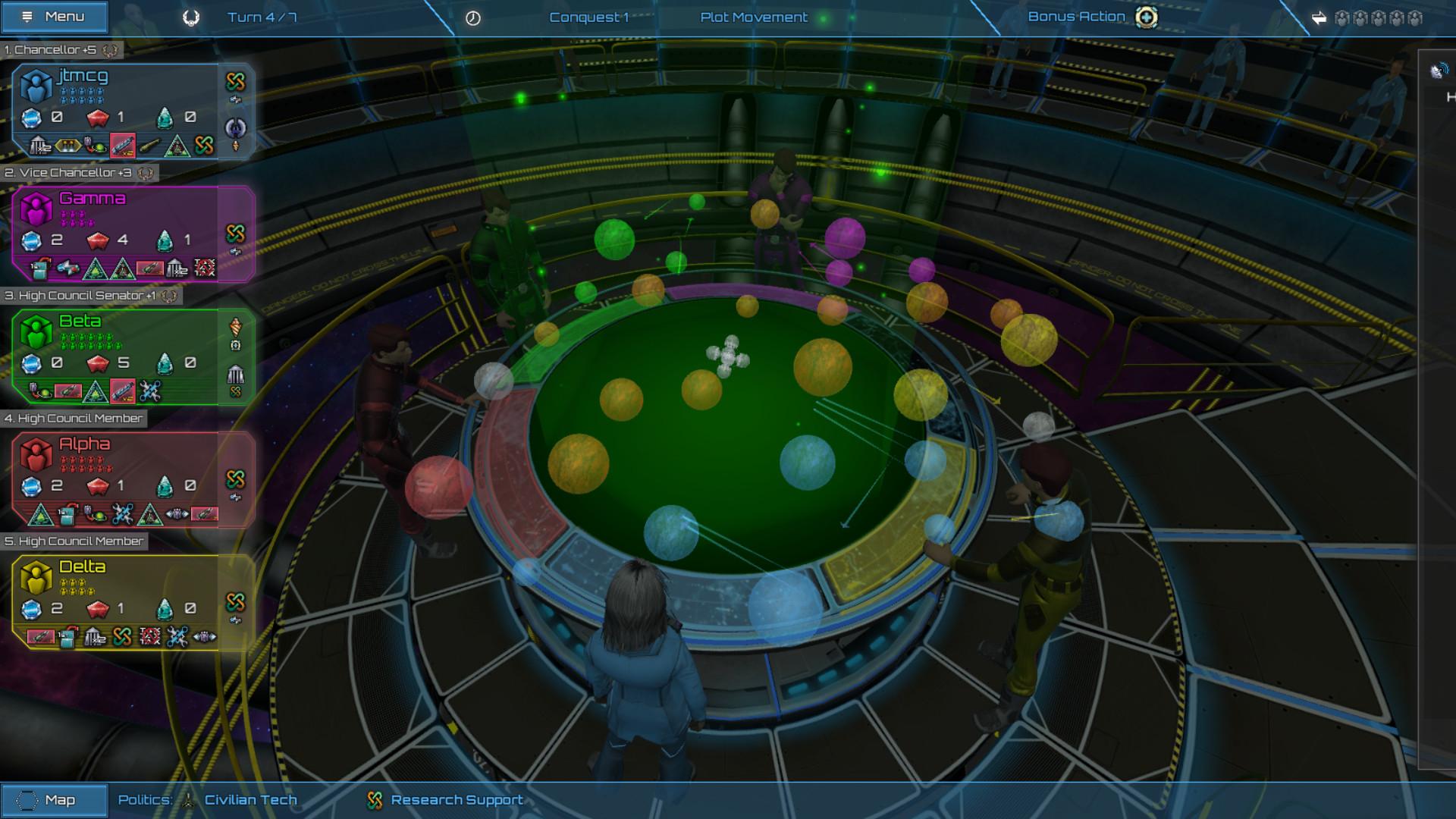This screenshot has height=819, width=1456.
Task: Click the tax-ban card icon on Gamma's panel
Action: pos(204,268)
